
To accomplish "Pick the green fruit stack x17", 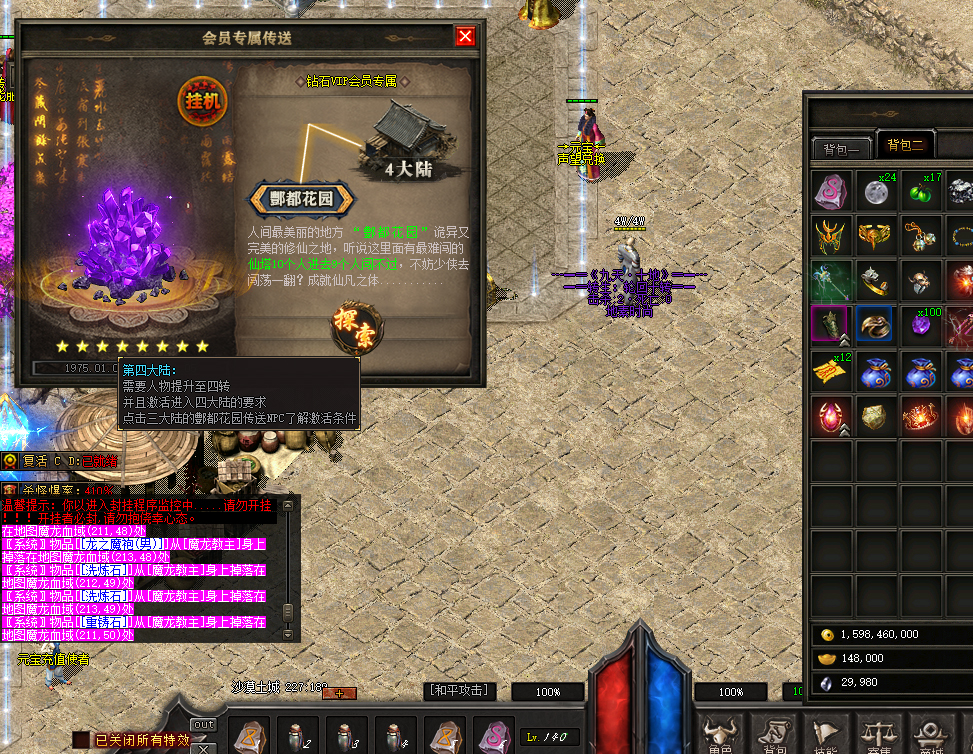I will (923, 192).
